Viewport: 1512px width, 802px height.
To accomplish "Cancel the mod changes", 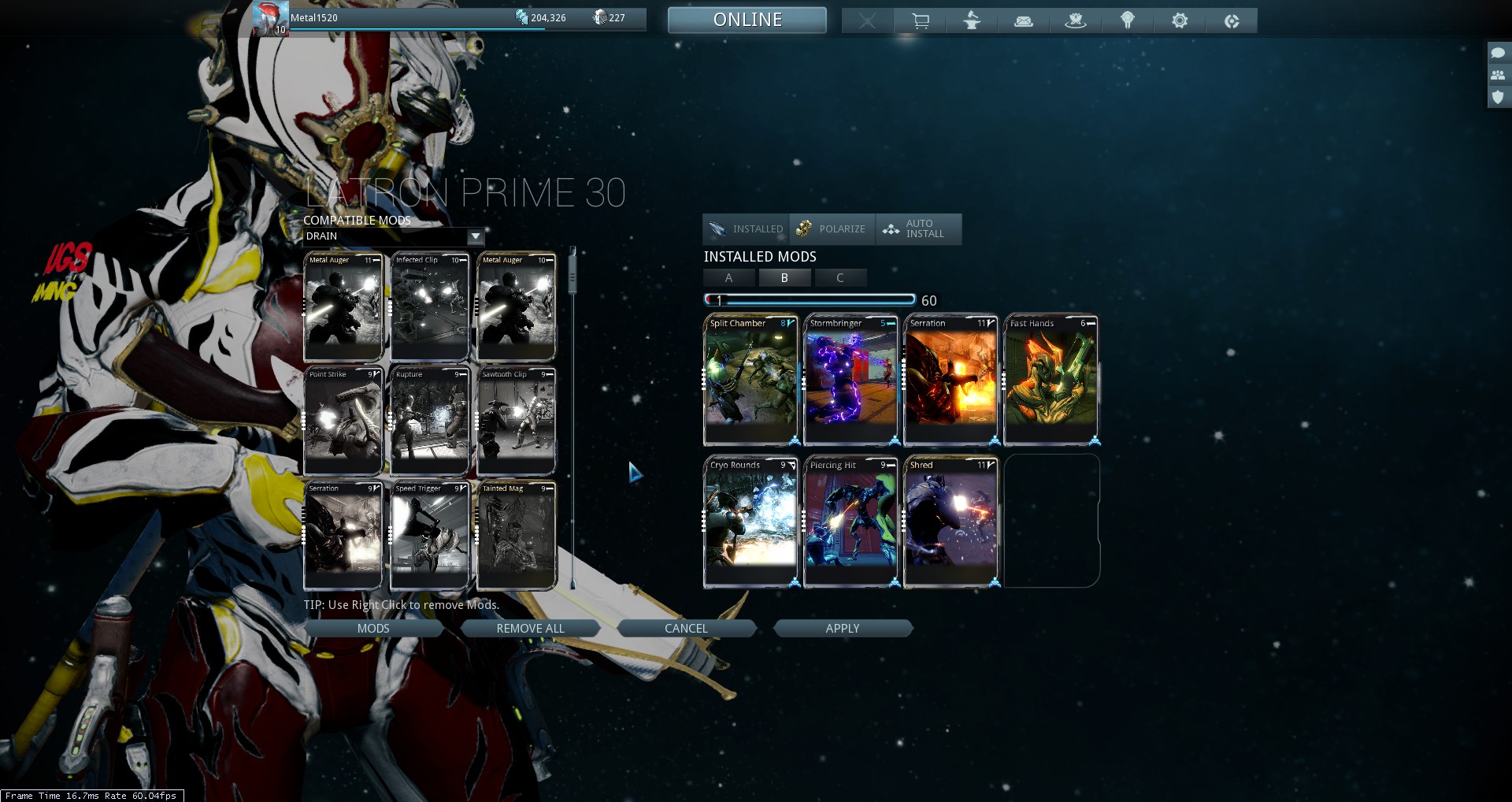I will click(686, 628).
